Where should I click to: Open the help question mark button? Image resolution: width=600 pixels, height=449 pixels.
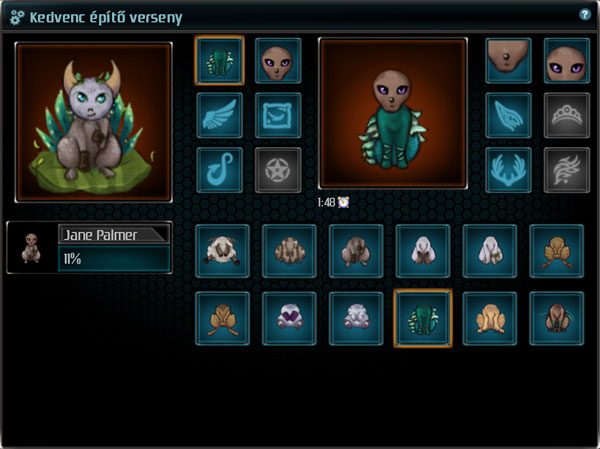[585, 15]
